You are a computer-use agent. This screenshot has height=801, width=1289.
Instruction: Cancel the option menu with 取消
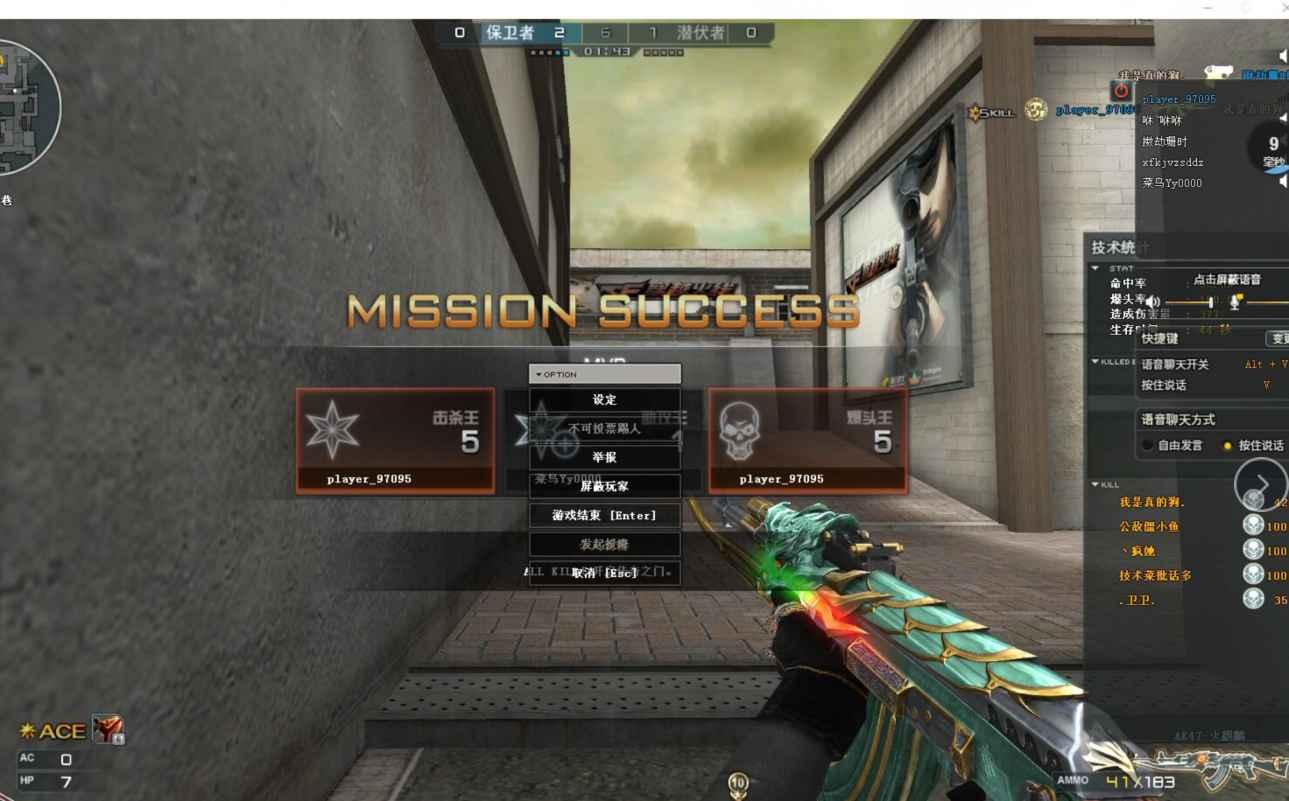[604, 573]
